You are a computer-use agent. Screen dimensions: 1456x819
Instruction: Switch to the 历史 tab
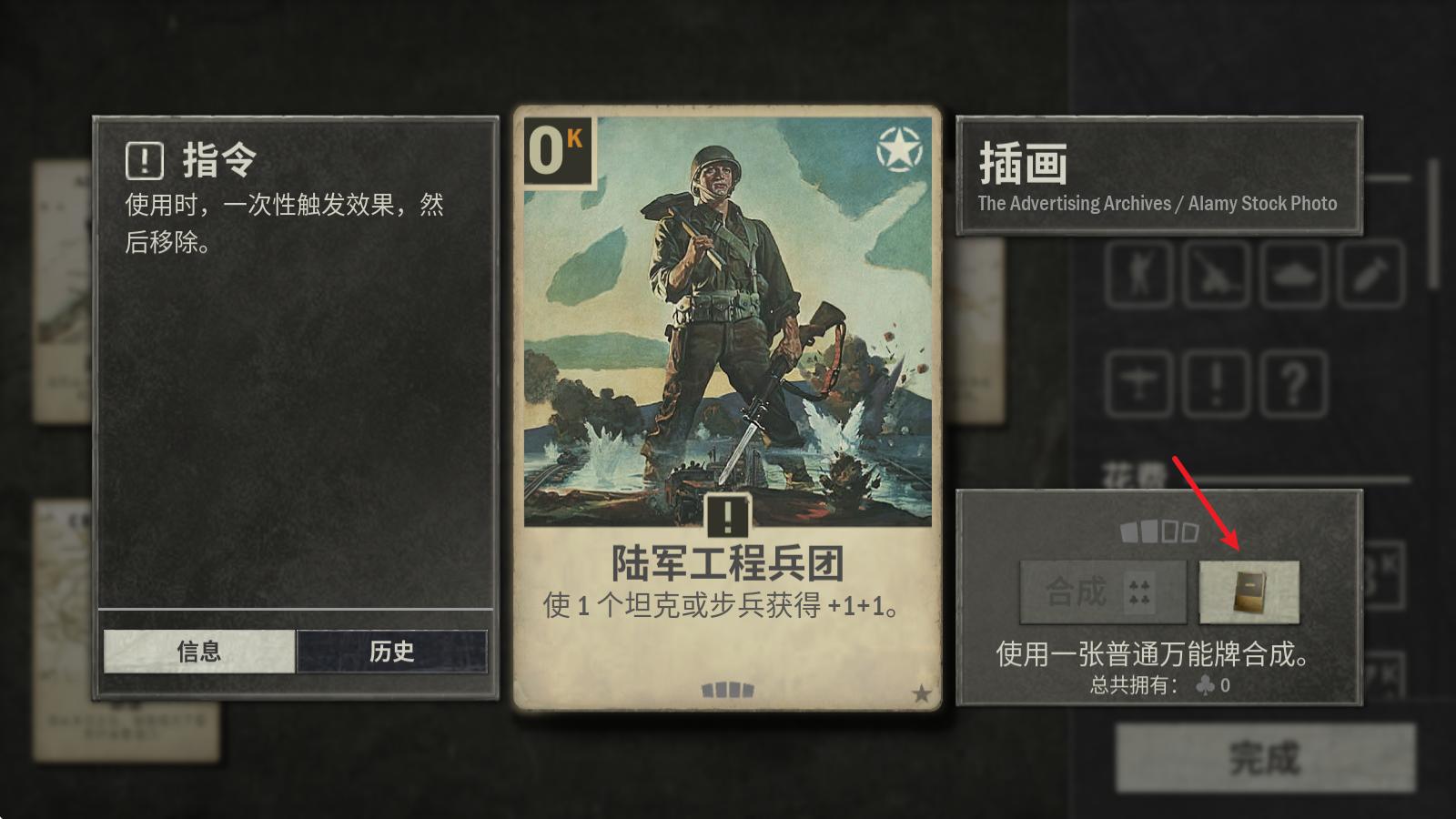click(391, 650)
